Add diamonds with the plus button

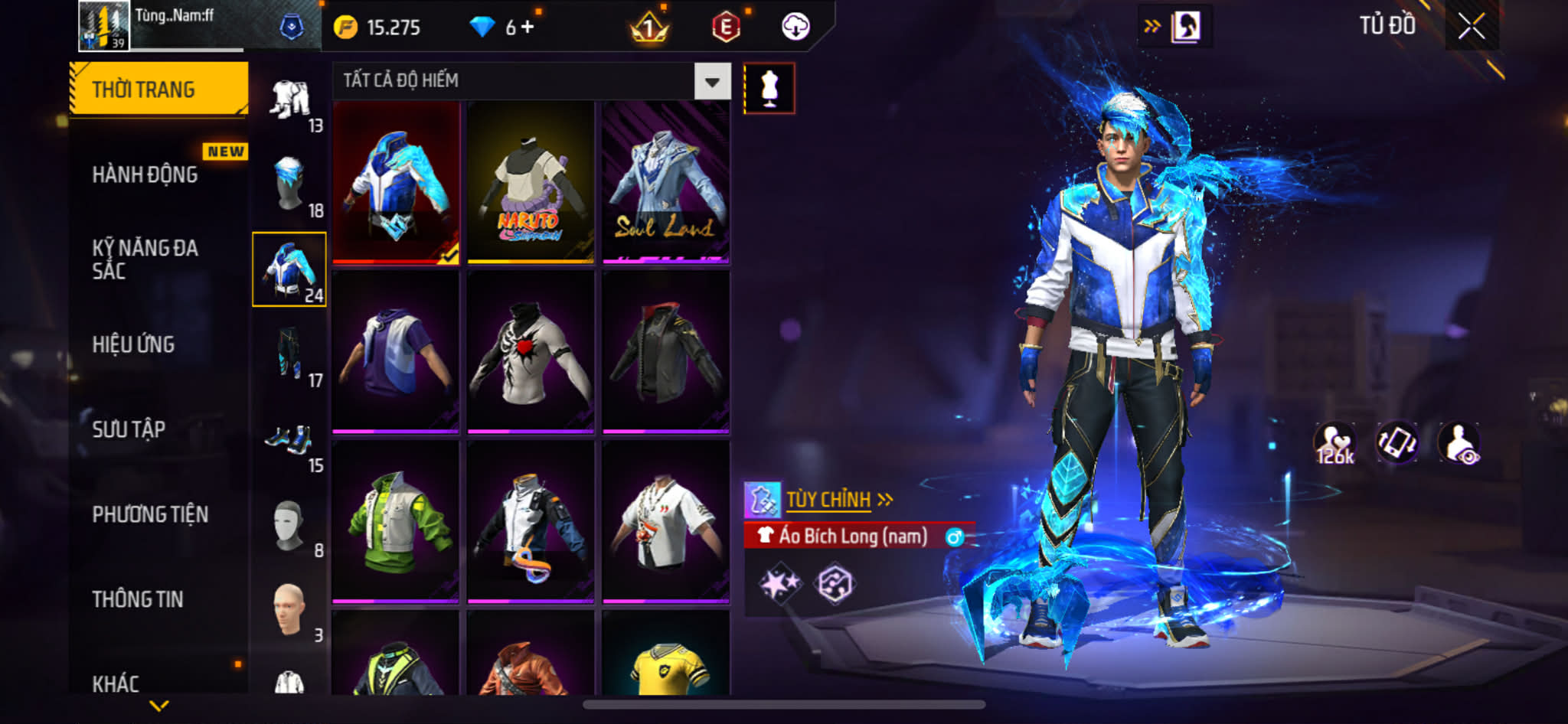528,27
